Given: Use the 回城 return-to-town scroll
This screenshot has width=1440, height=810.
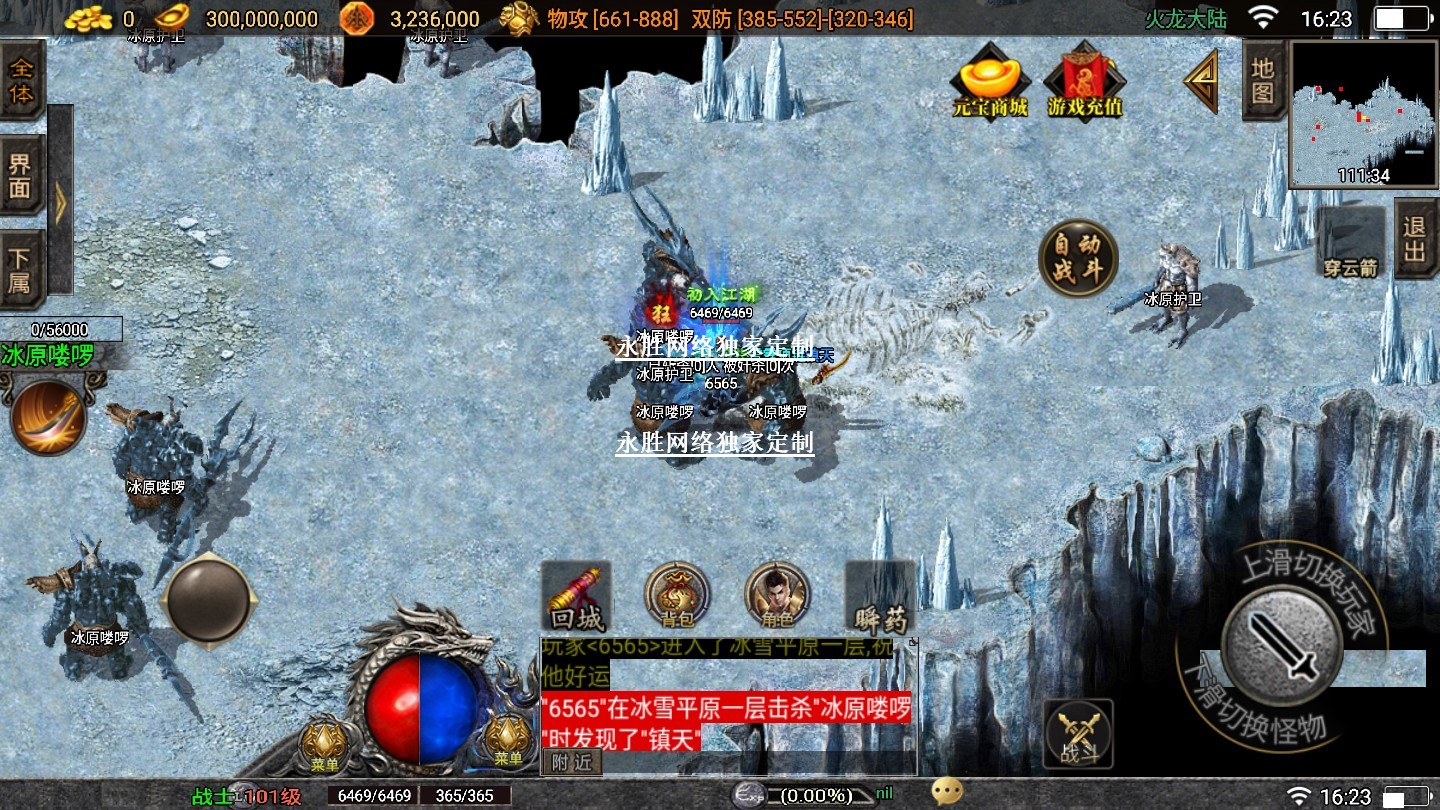Looking at the screenshot, I should pos(576,597).
